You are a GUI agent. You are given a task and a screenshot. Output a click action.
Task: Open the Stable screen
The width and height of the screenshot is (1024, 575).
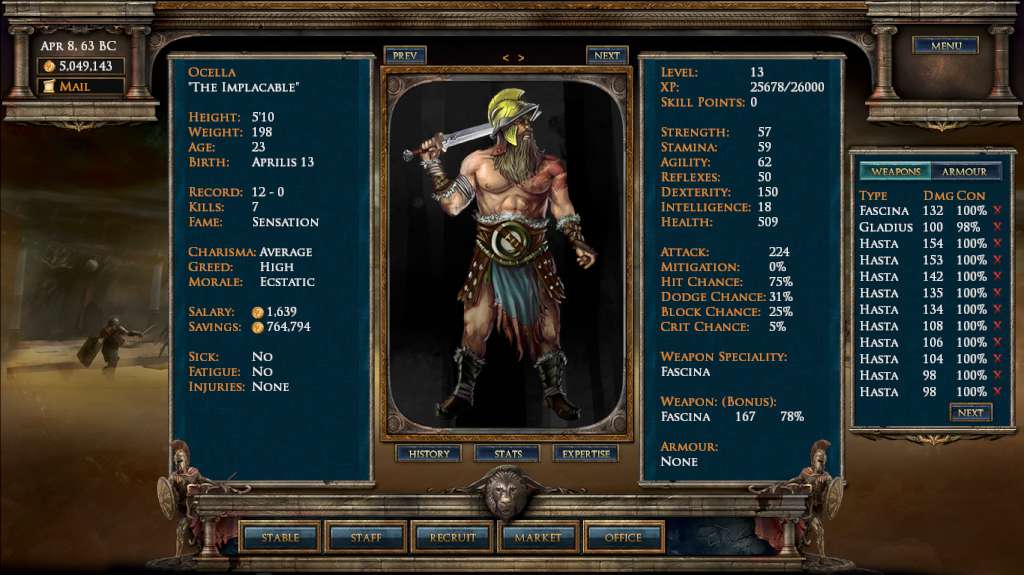tap(281, 537)
